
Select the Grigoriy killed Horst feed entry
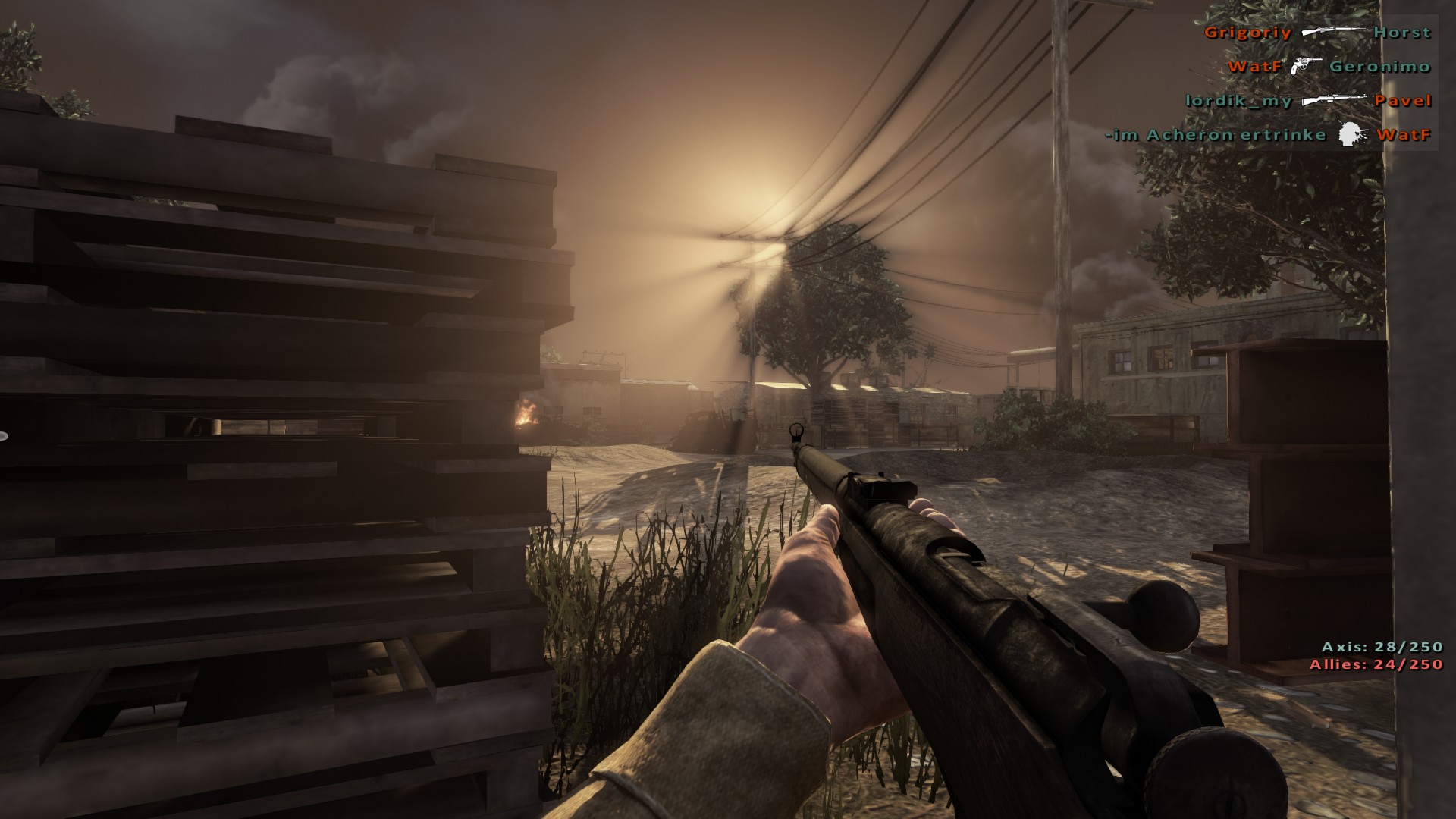point(1317,33)
